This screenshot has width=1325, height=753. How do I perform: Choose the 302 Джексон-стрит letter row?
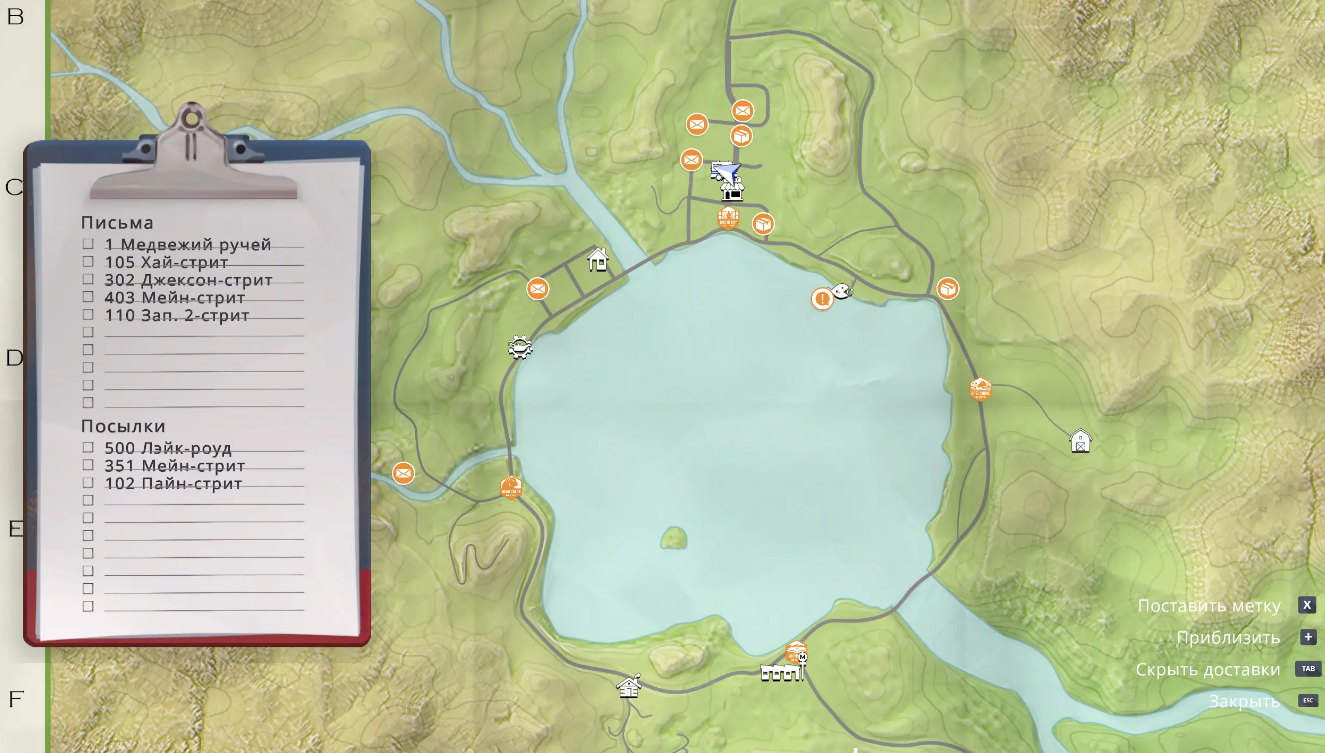click(188, 280)
